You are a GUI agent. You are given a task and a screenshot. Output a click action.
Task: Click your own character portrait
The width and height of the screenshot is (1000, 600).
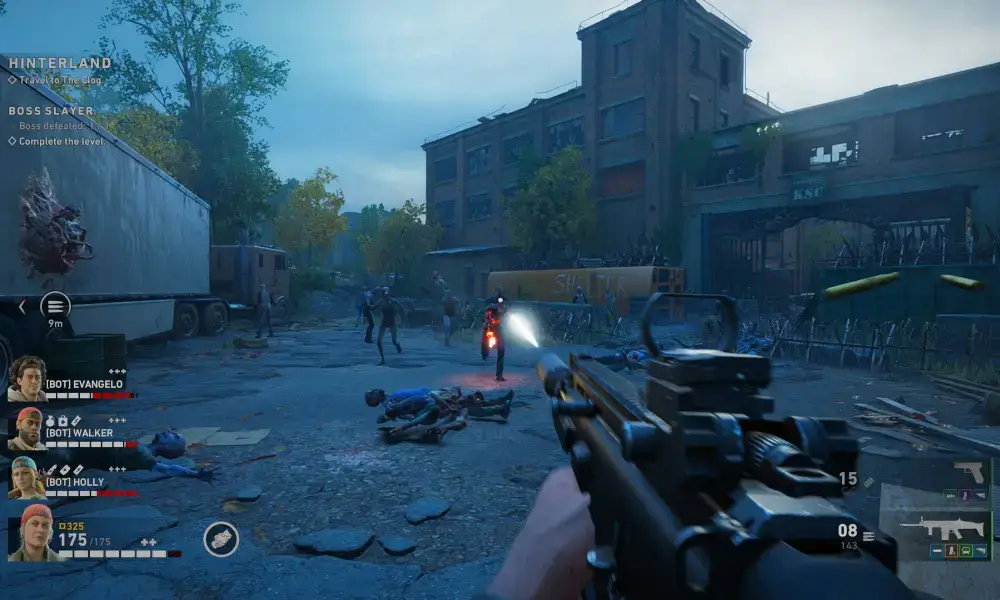32,532
